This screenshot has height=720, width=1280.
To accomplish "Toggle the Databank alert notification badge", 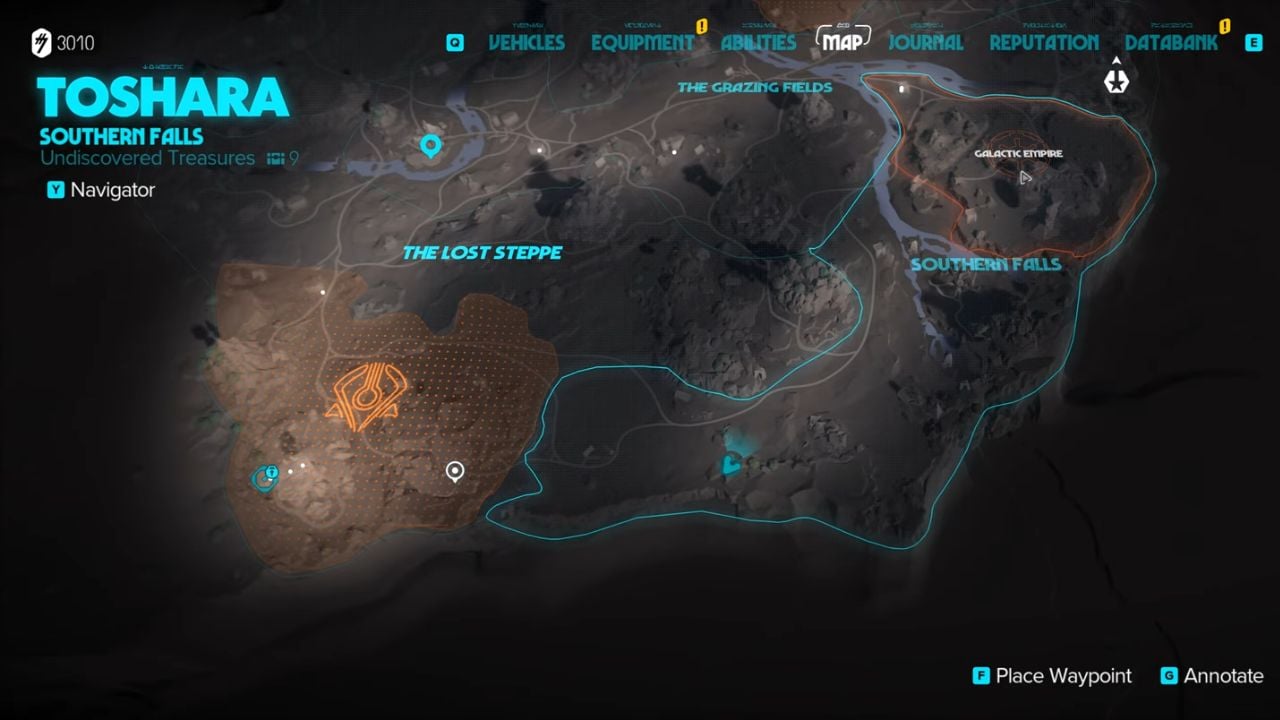I will (1222, 28).
